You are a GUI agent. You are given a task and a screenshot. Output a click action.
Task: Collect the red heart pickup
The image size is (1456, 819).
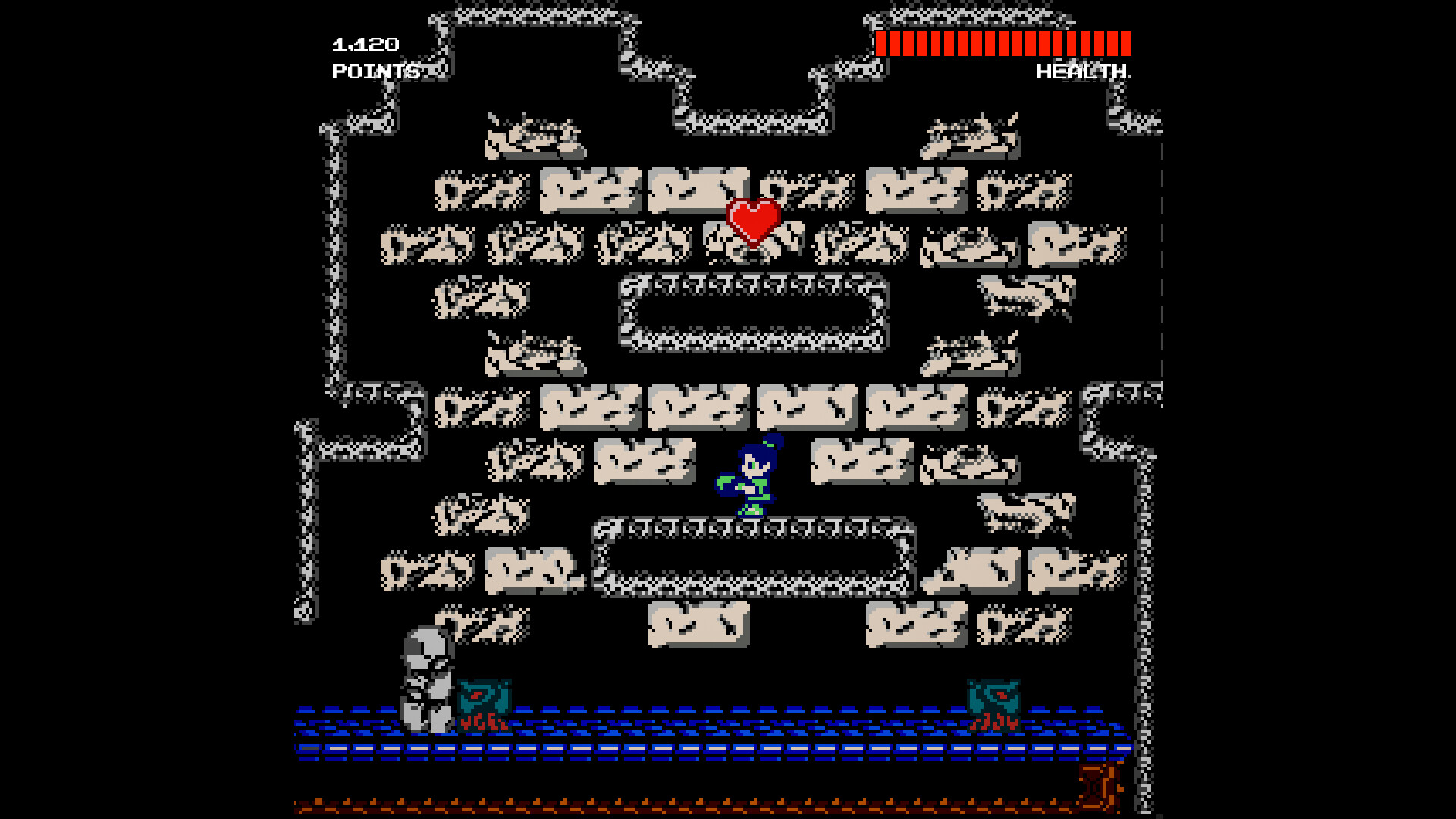tap(753, 222)
